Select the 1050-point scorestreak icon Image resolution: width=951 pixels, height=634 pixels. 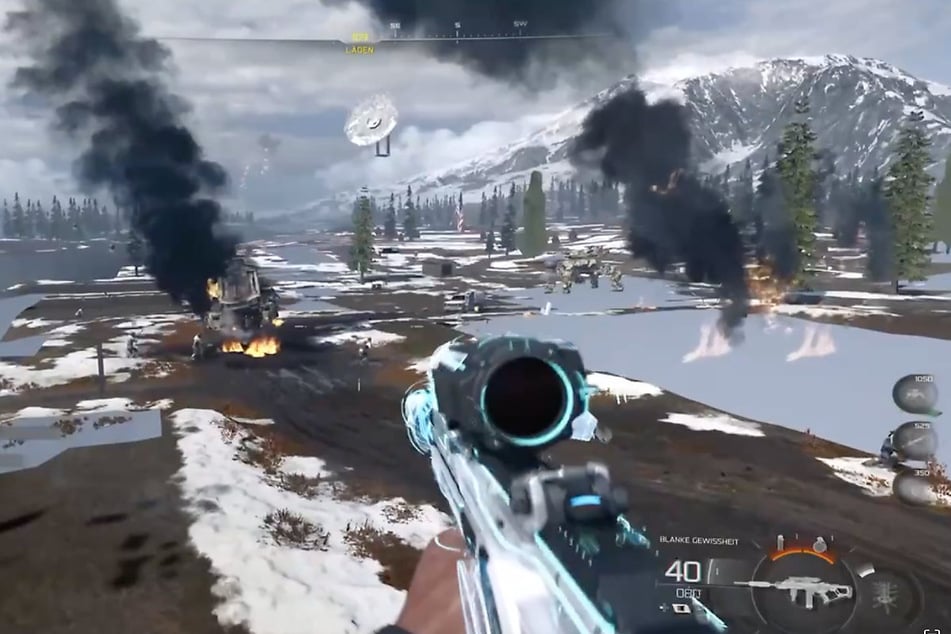(914, 393)
